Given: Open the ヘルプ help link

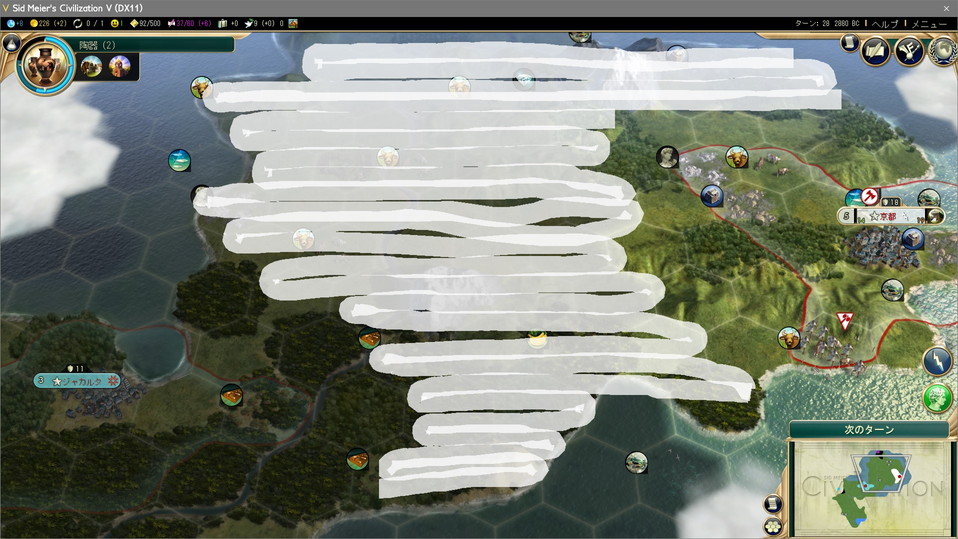Looking at the screenshot, I should pyautogui.click(x=885, y=23).
